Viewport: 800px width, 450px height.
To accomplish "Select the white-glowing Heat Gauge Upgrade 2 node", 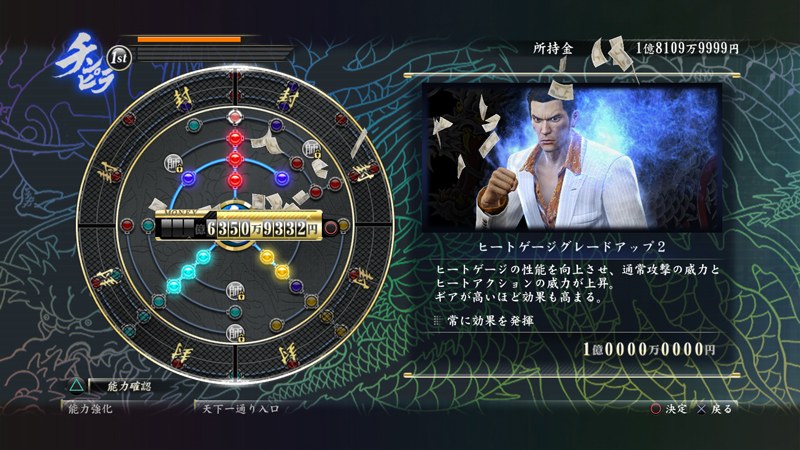I will pos(236,116).
